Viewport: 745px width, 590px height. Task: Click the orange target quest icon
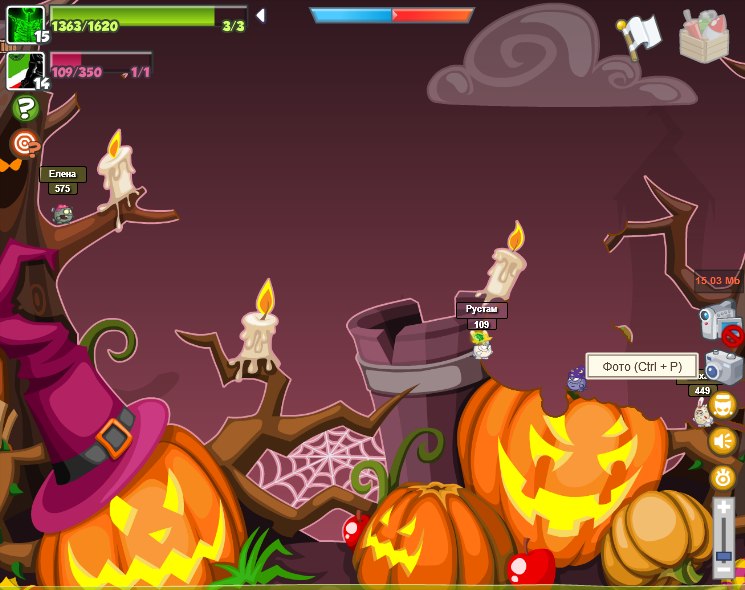click(x=24, y=144)
